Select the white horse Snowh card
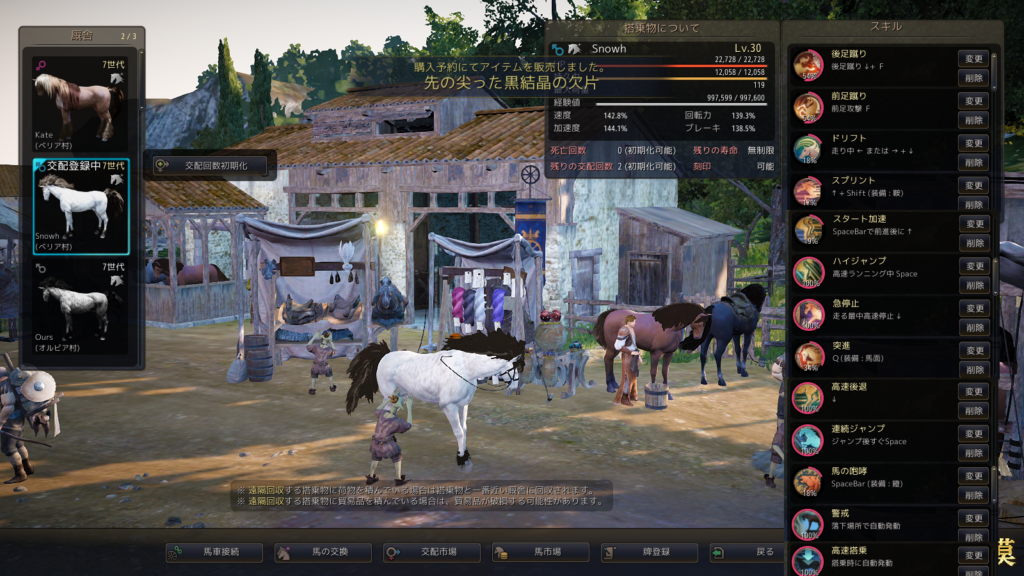 pyautogui.click(x=80, y=205)
